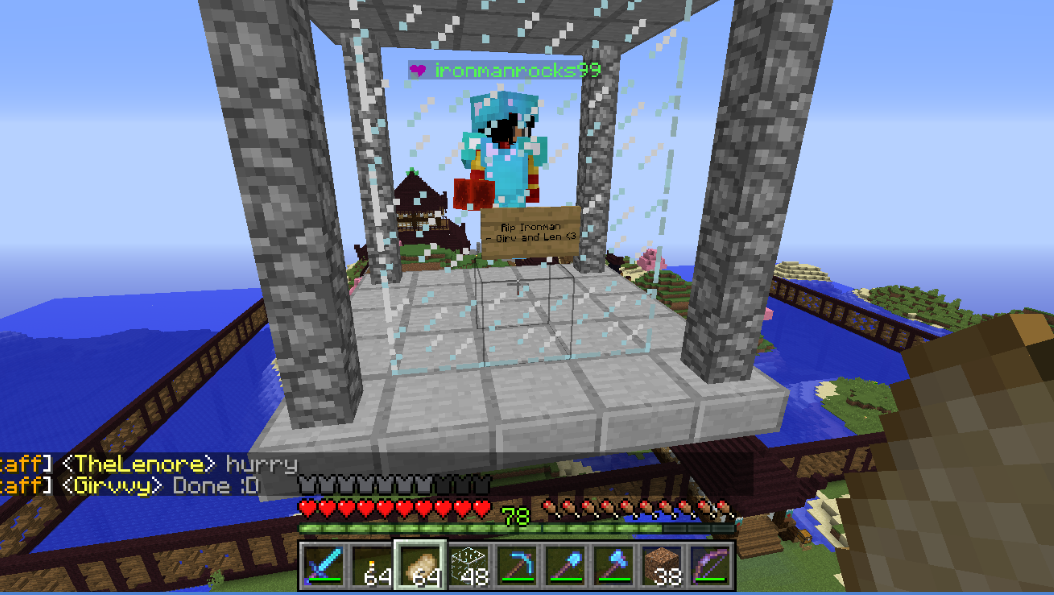This screenshot has width=1054, height=595.
Task: Select the glass block stack
Action: 468,565
